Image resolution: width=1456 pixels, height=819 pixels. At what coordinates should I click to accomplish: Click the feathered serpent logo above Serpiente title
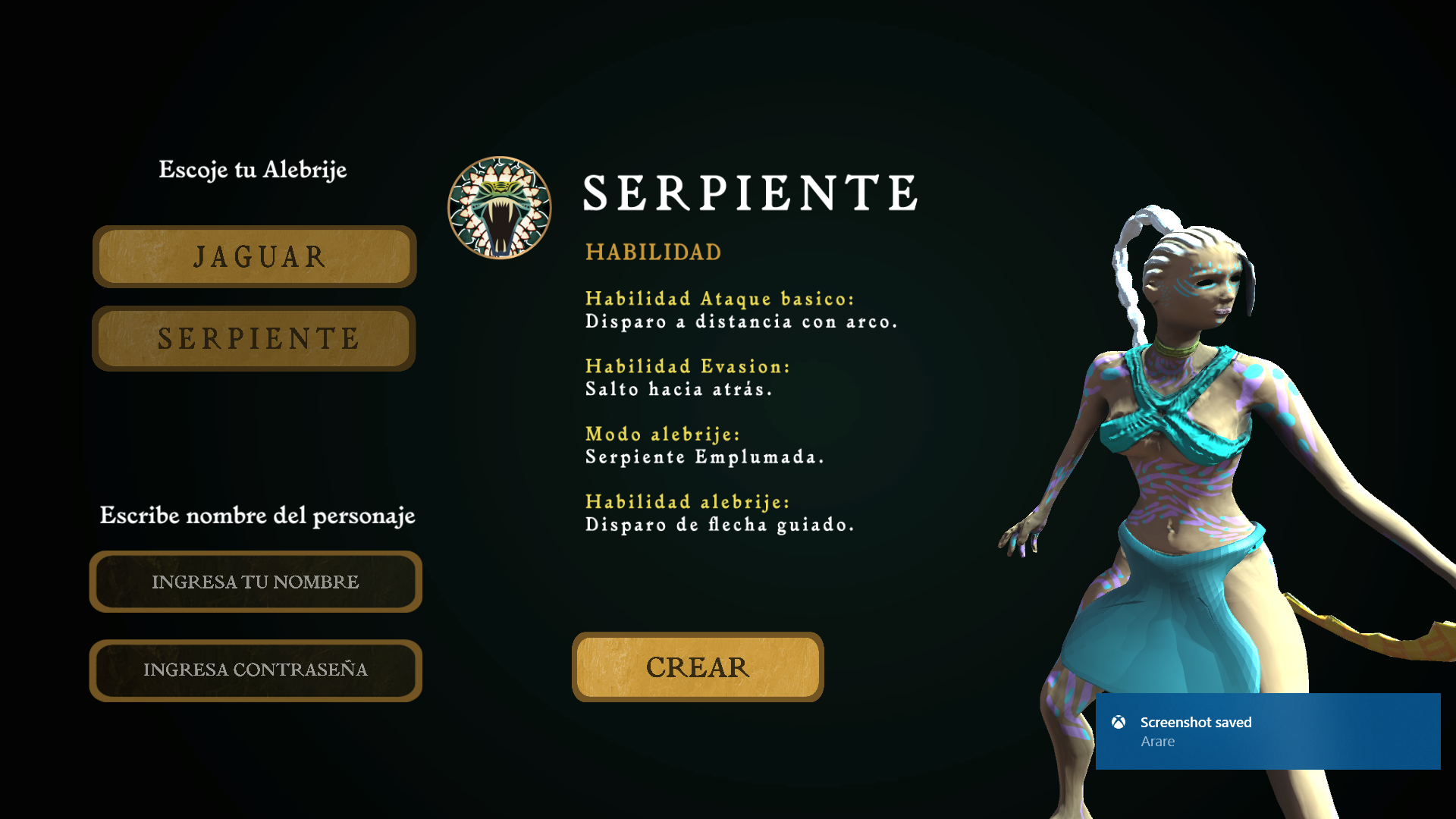click(499, 207)
